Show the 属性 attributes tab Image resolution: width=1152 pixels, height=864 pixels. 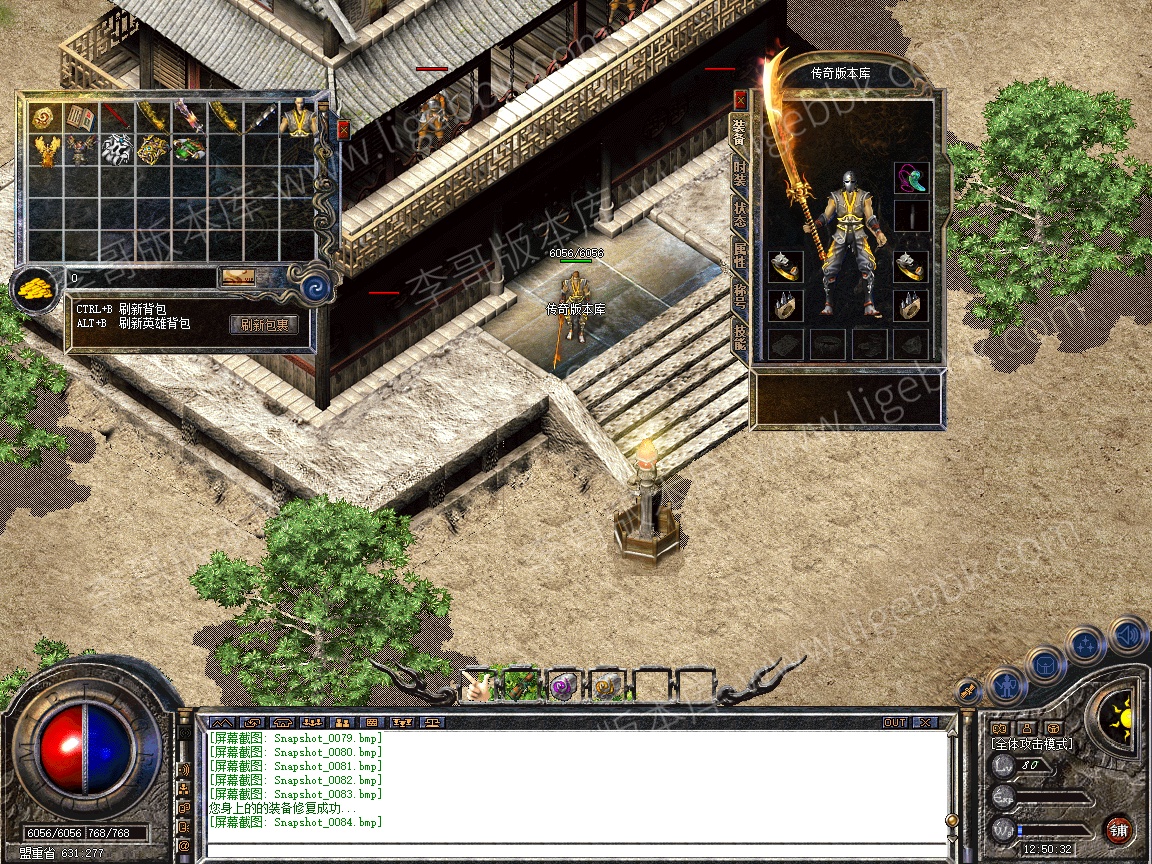pos(740,258)
